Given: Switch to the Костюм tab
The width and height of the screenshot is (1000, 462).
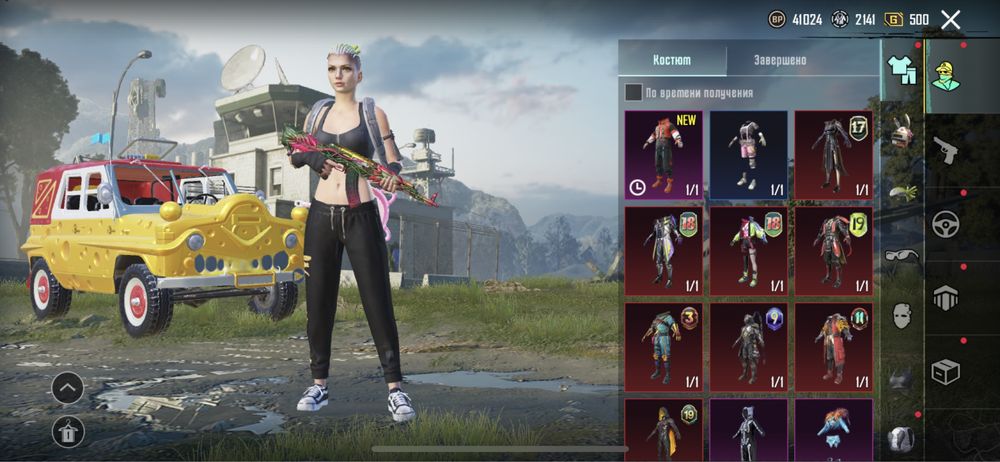Looking at the screenshot, I should pos(671,60).
